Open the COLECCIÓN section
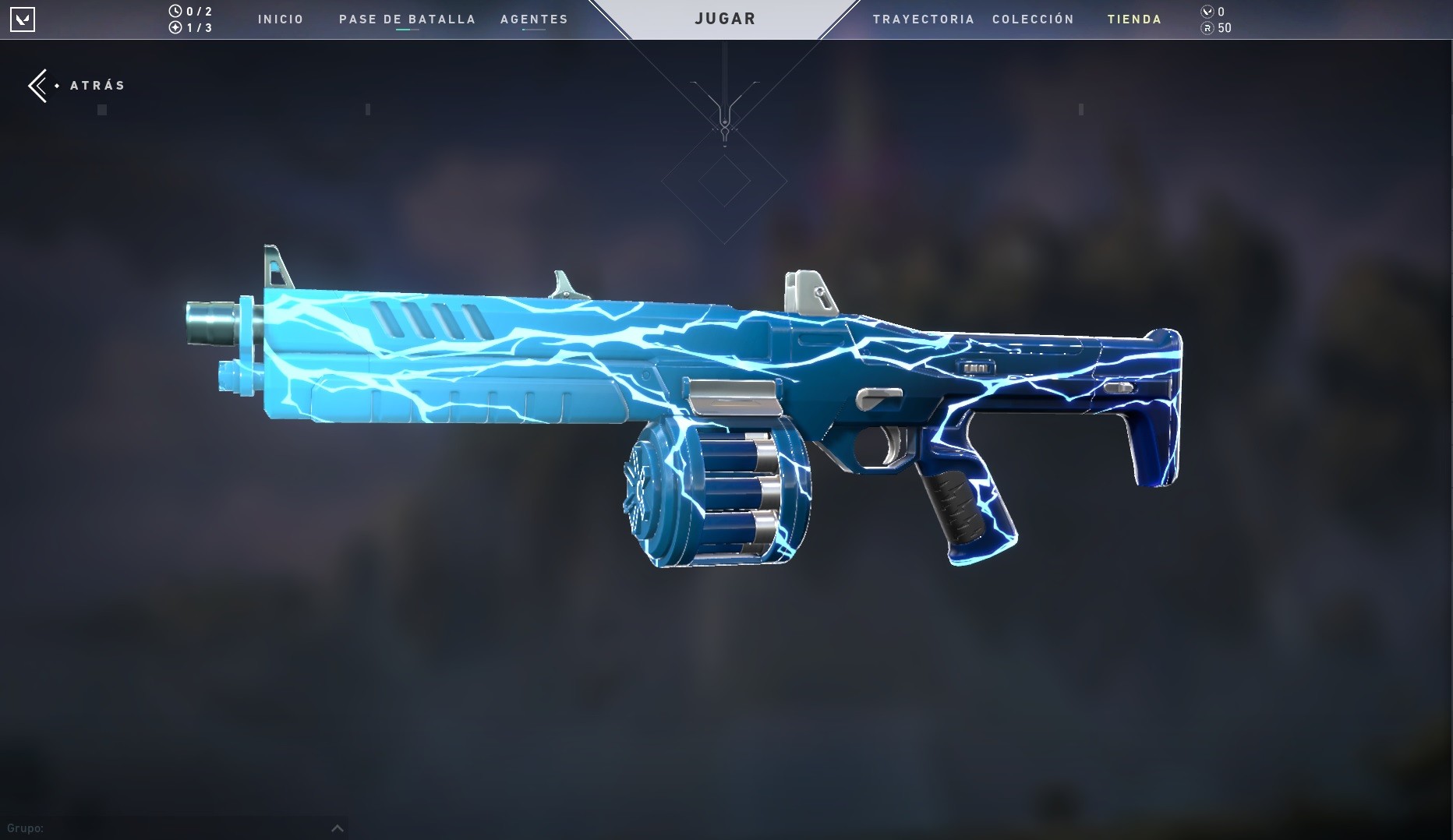This screenshot has height=840, width=1453. point(1033,19)
